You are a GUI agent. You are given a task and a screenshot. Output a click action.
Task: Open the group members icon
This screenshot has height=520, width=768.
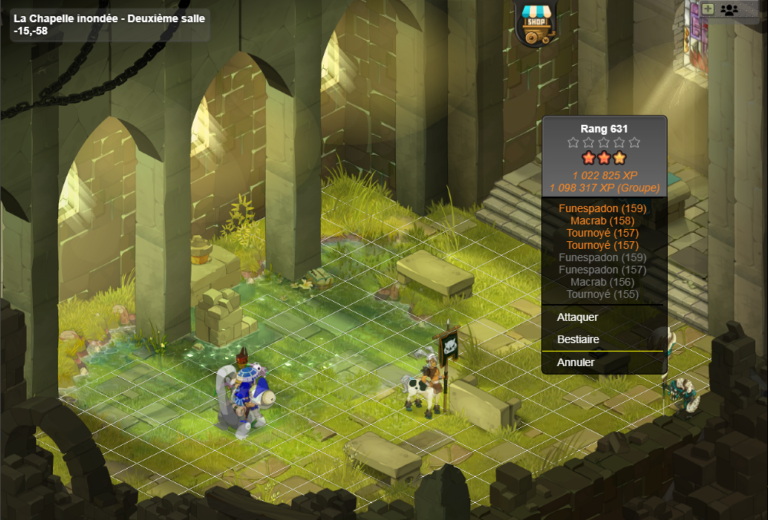coord(729,9)
